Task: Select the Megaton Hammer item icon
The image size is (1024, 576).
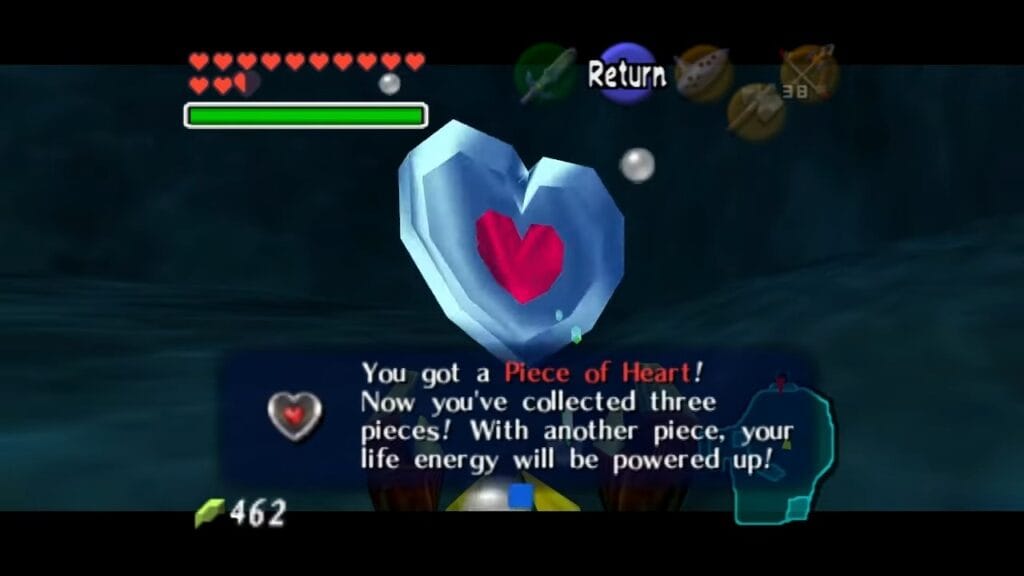Action: (x=755, y=110)
